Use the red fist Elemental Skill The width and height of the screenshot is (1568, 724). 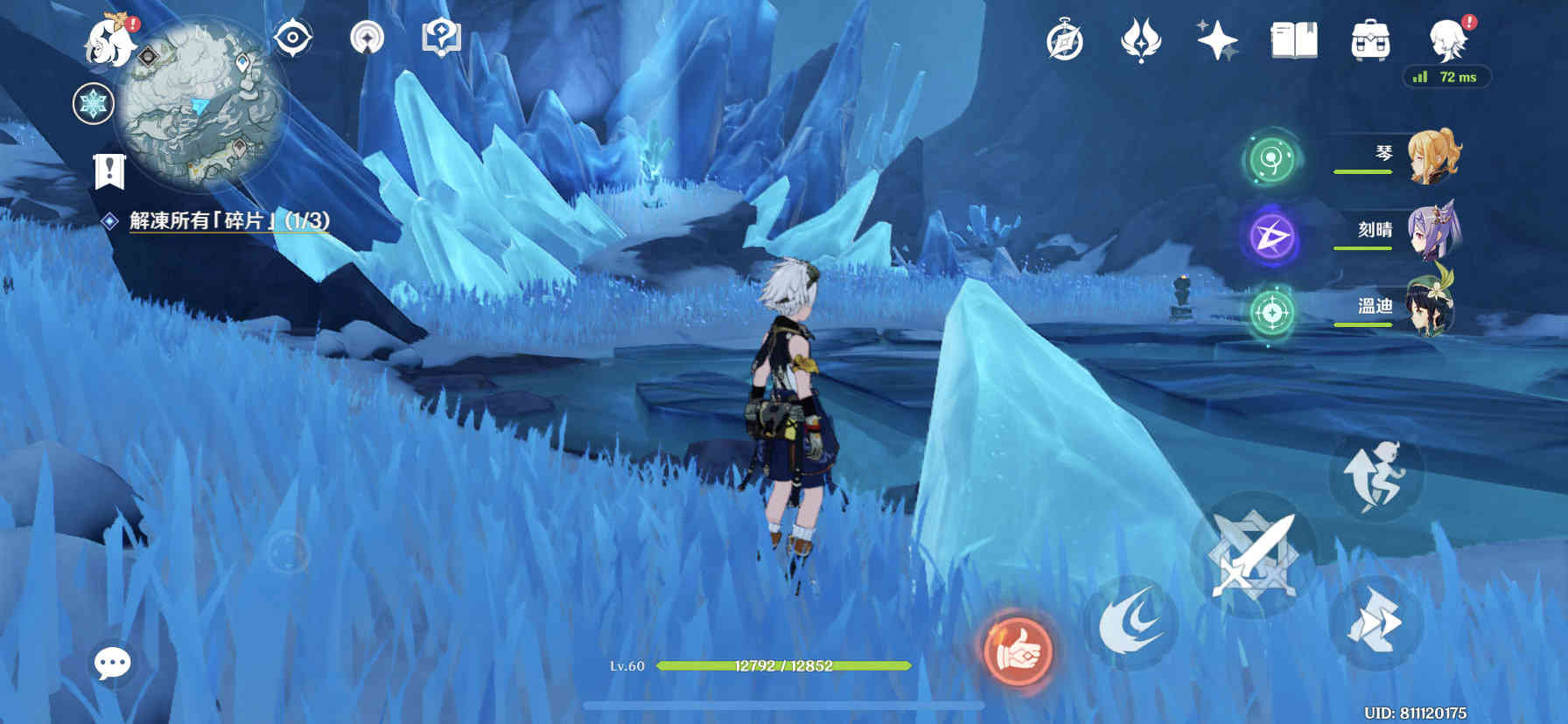1018,650
